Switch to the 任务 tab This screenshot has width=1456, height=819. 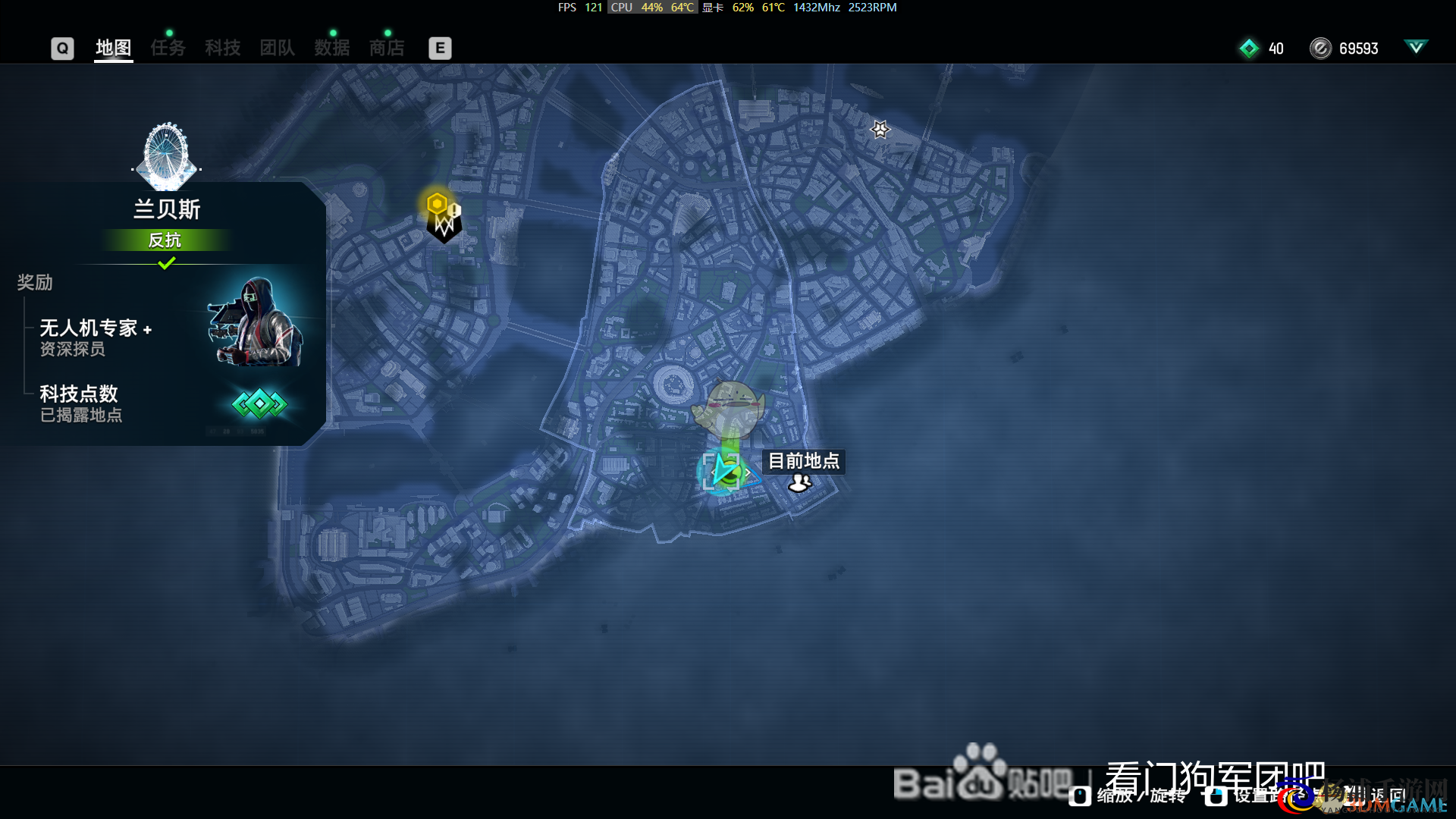click(168, 48)
